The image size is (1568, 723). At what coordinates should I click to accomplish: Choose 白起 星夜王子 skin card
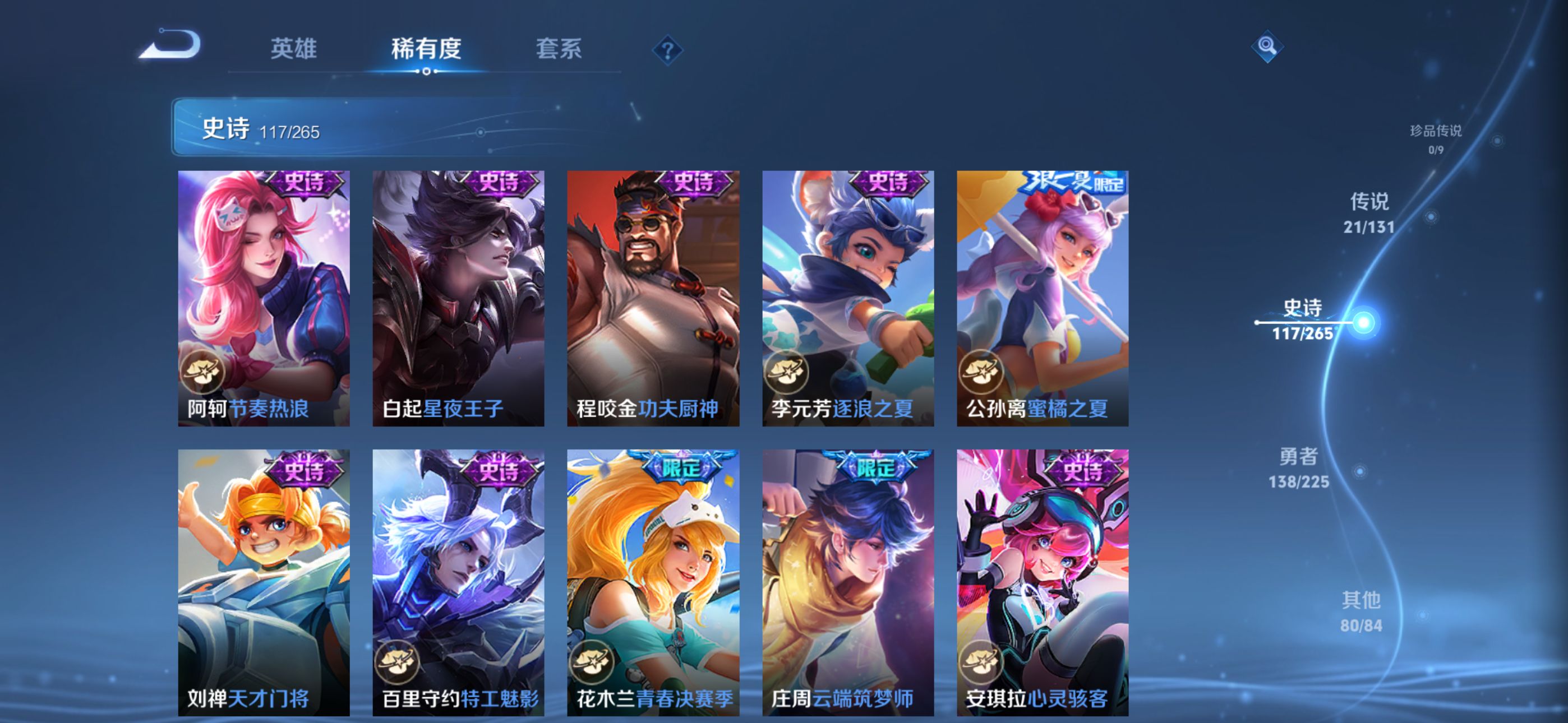coord(458,298)
